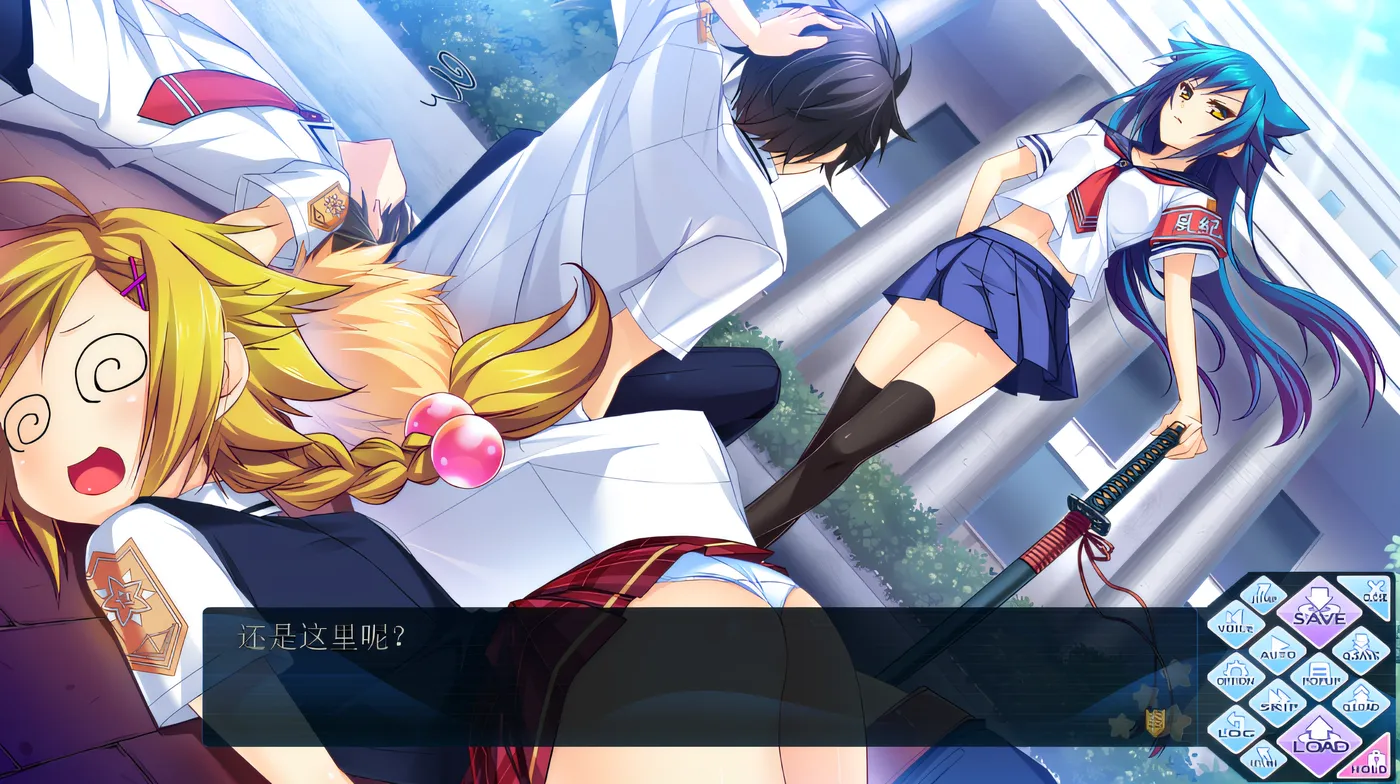
Task: Click the down-arrow glyph on the SAVE diamond
Action: click(x=1317, y=597)
